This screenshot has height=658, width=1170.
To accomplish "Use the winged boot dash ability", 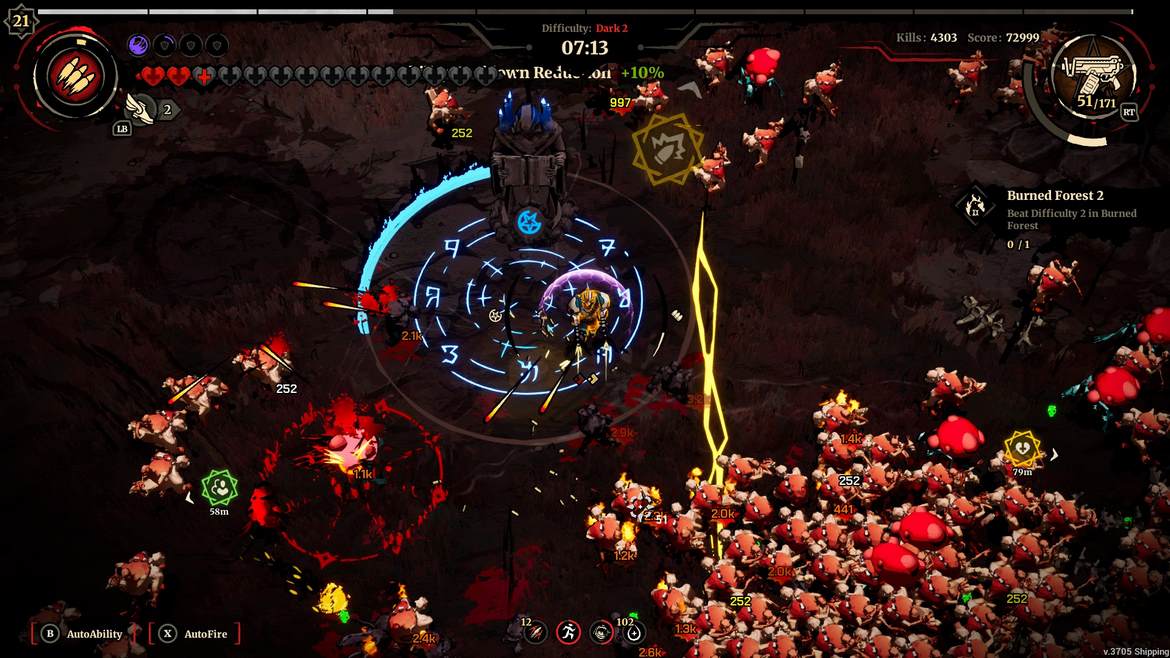I will 141,109.
